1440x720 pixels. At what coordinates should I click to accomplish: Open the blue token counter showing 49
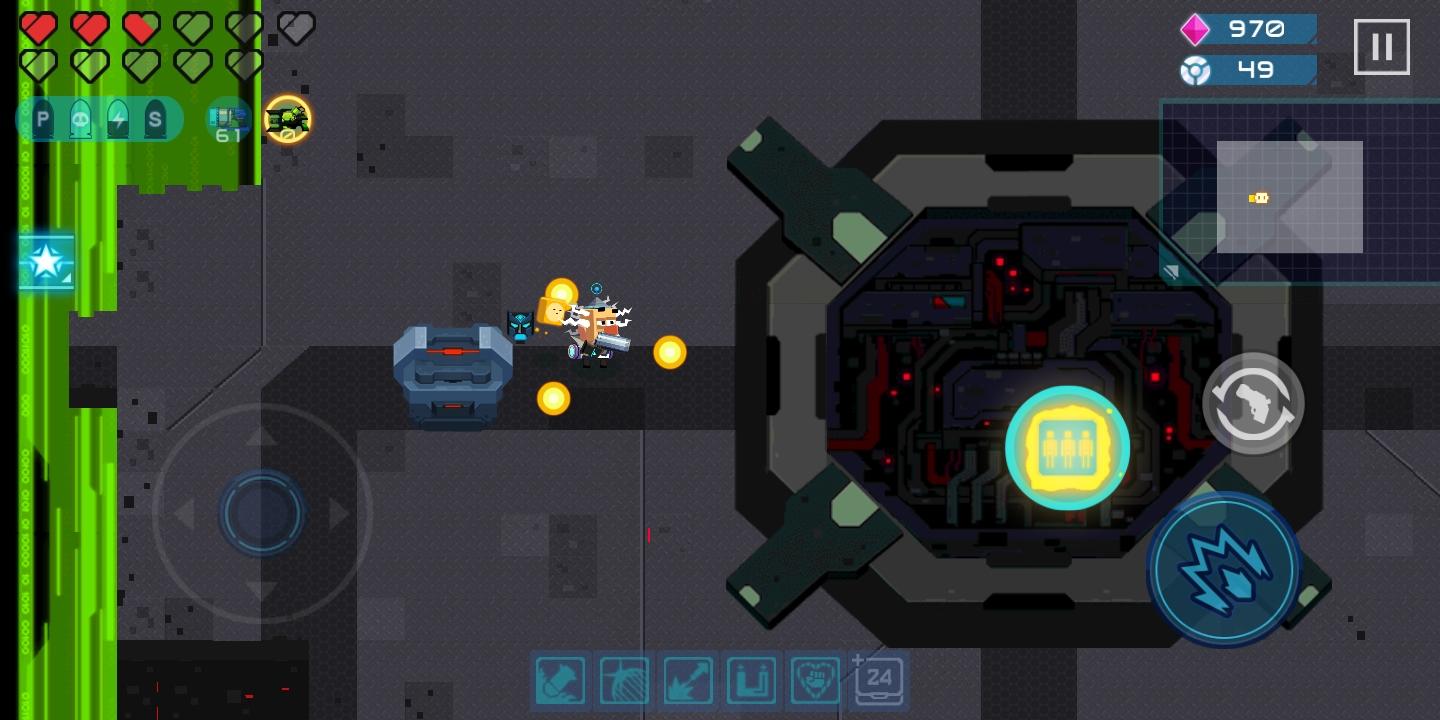(1247, 70)
